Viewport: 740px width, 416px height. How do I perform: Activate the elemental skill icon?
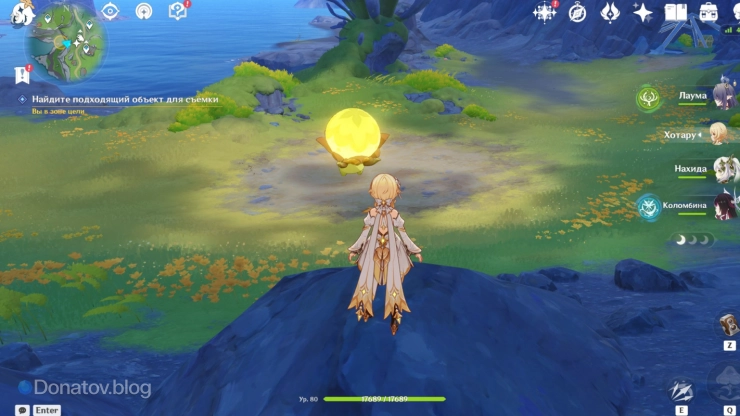point(681,390)
